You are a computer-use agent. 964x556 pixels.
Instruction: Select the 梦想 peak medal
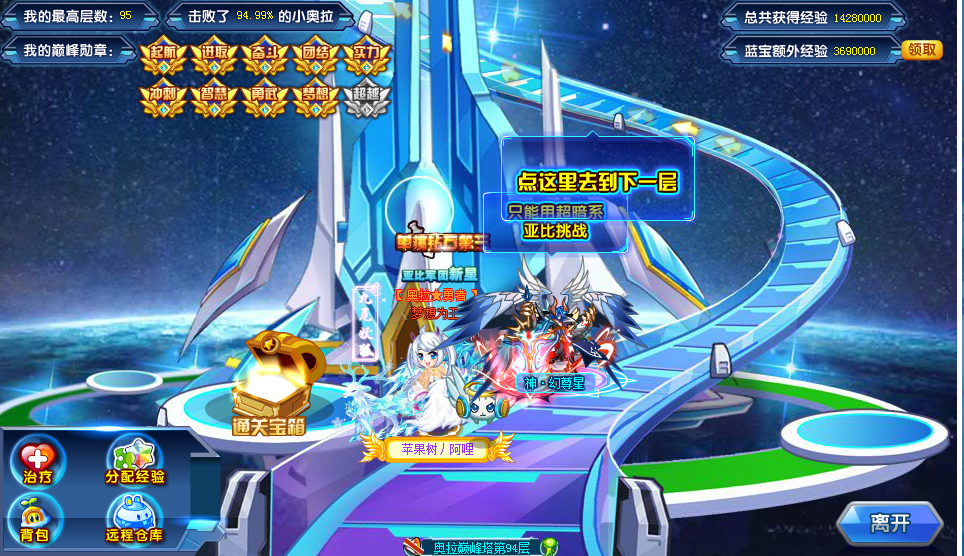[316, 97]
